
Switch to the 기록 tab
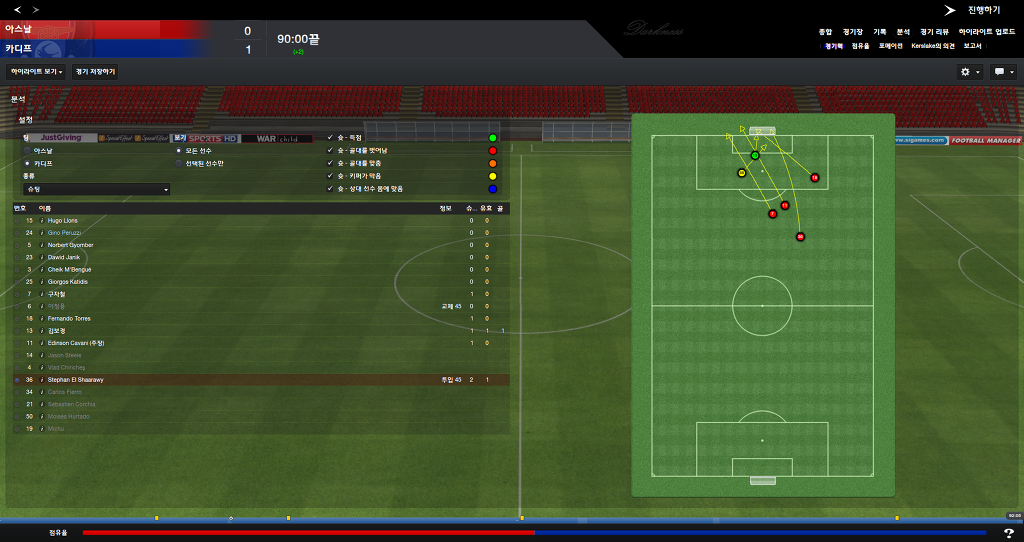879,32
